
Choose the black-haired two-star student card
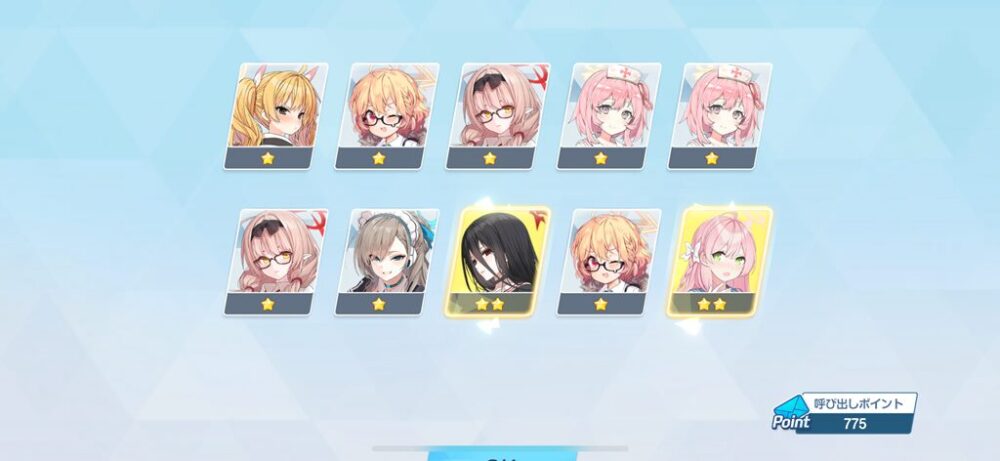tap(497, 261)
